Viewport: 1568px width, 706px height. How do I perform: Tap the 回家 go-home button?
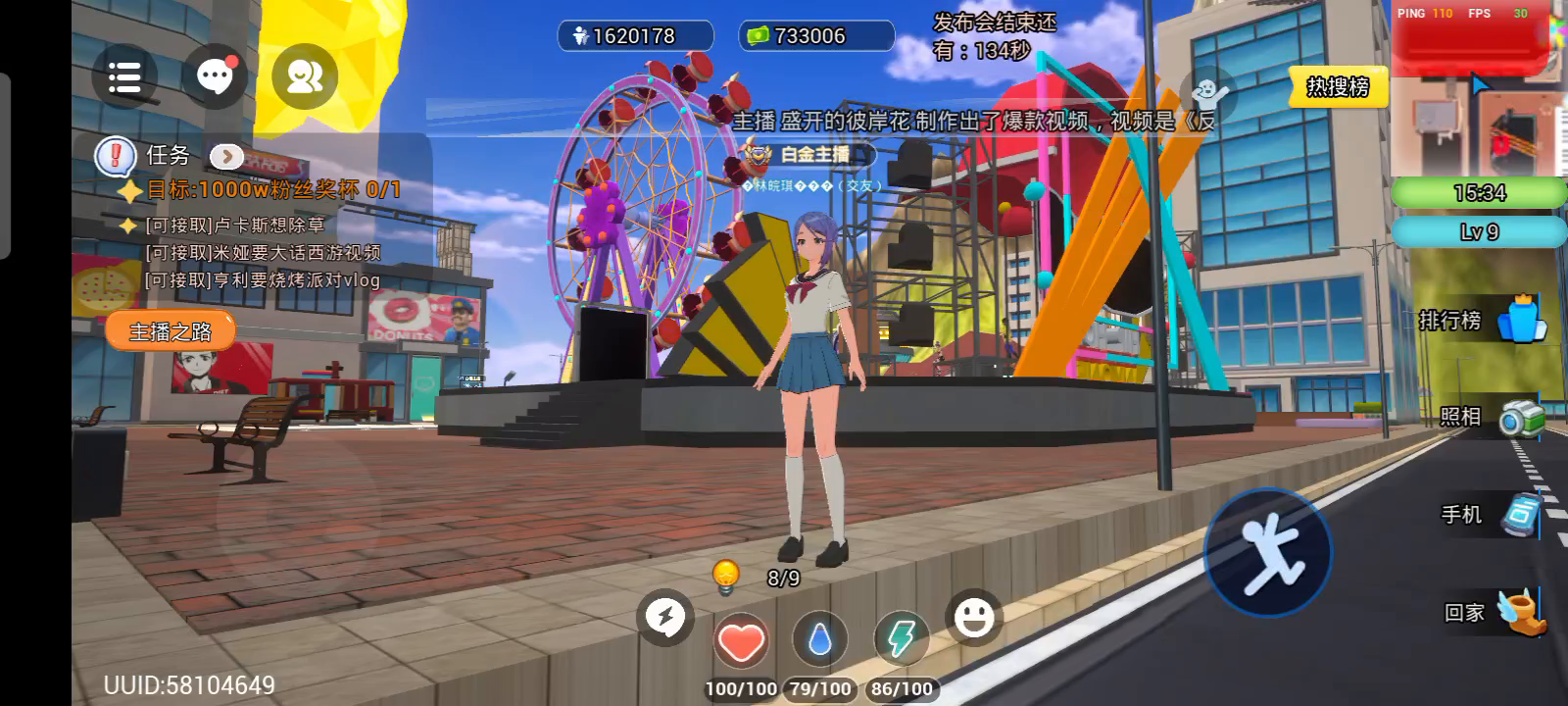(1494, 613)
